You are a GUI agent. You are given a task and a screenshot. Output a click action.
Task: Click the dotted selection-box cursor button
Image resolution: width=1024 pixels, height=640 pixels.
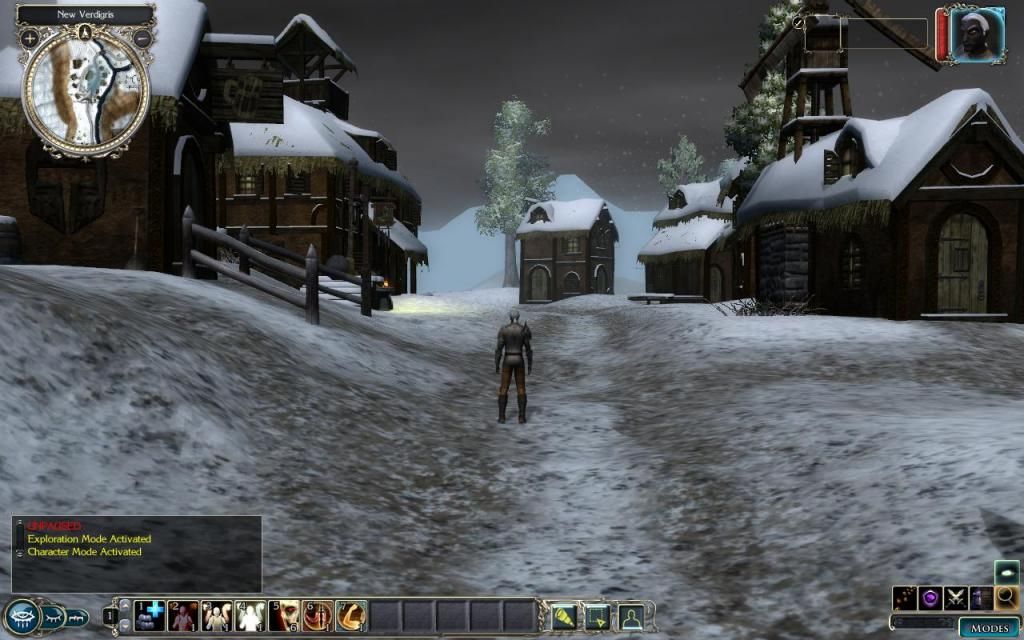pyautogui.click(x=597, y=617)
